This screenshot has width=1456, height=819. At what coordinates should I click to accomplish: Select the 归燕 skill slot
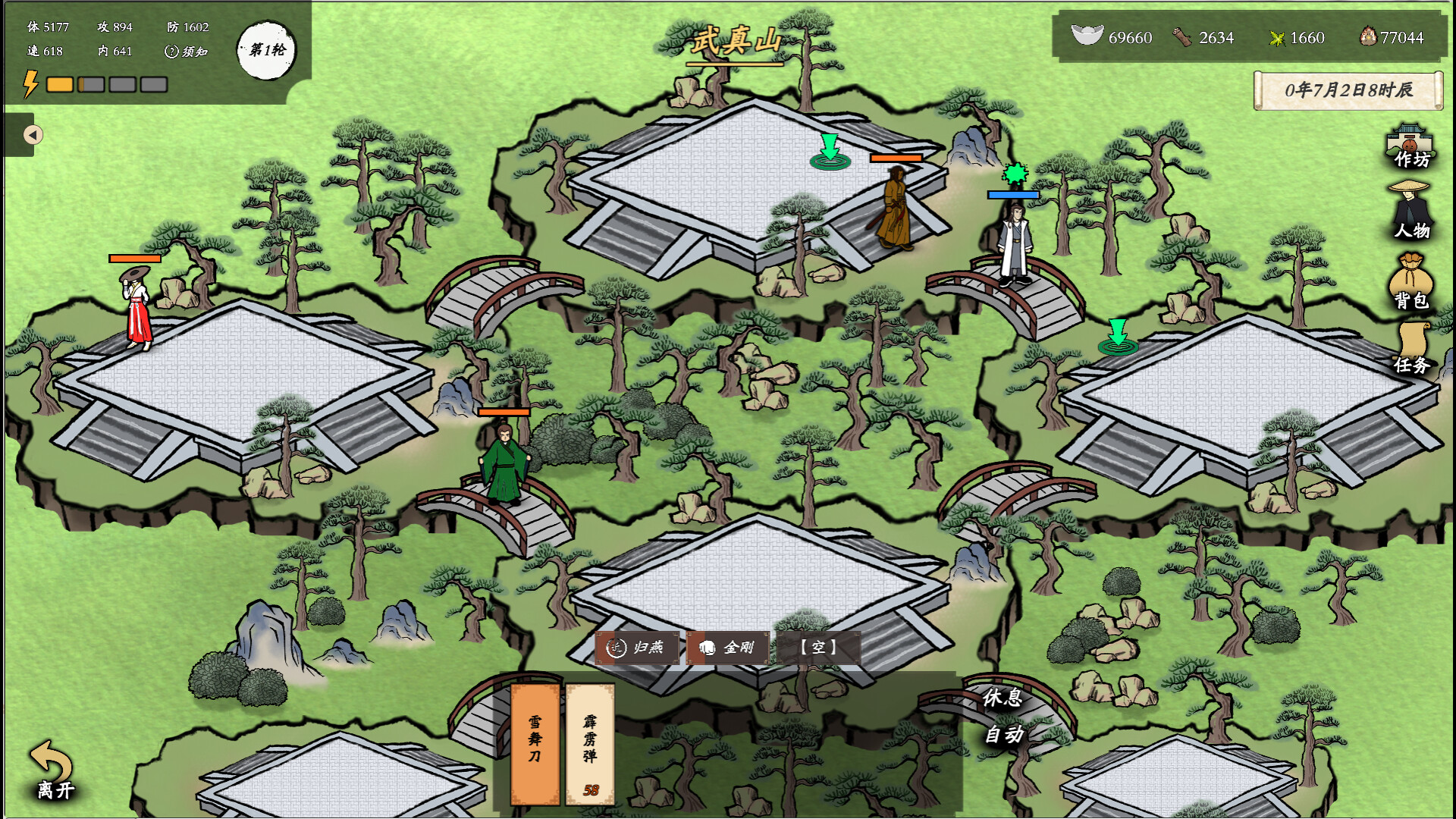(638, 648)
